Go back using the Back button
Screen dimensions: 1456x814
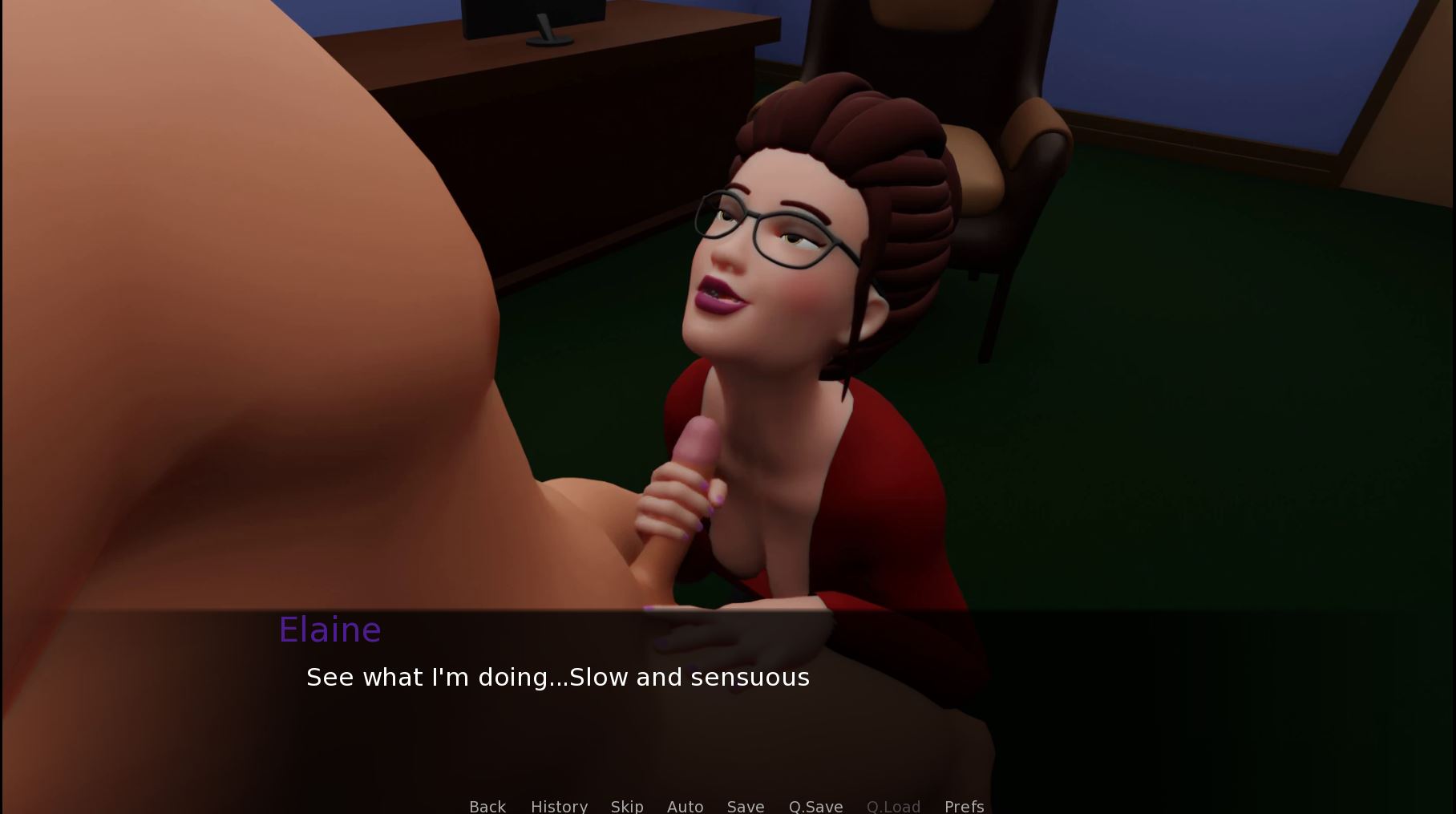click(487, 805)
